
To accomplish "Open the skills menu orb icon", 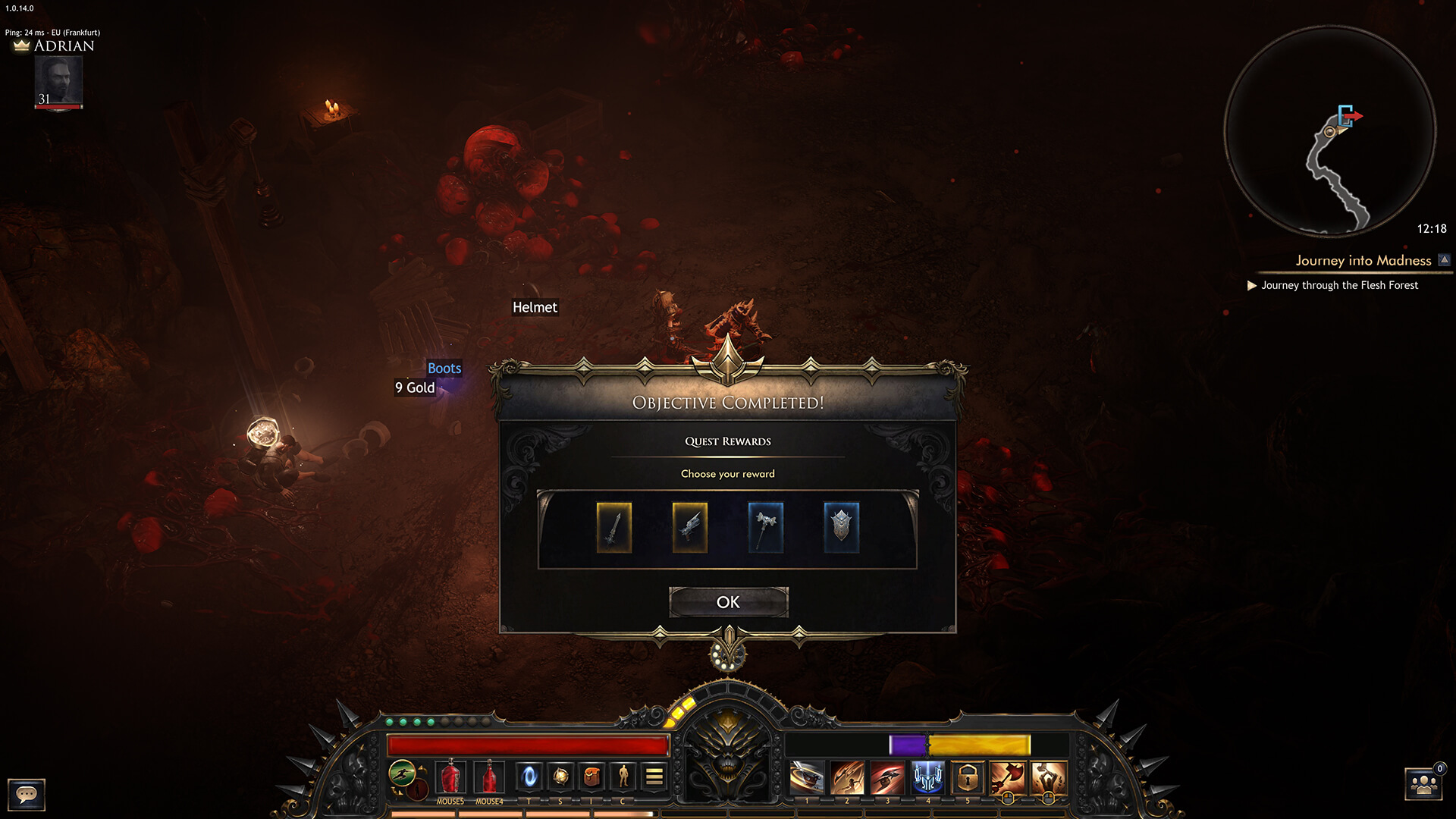I will coord(560,776).
